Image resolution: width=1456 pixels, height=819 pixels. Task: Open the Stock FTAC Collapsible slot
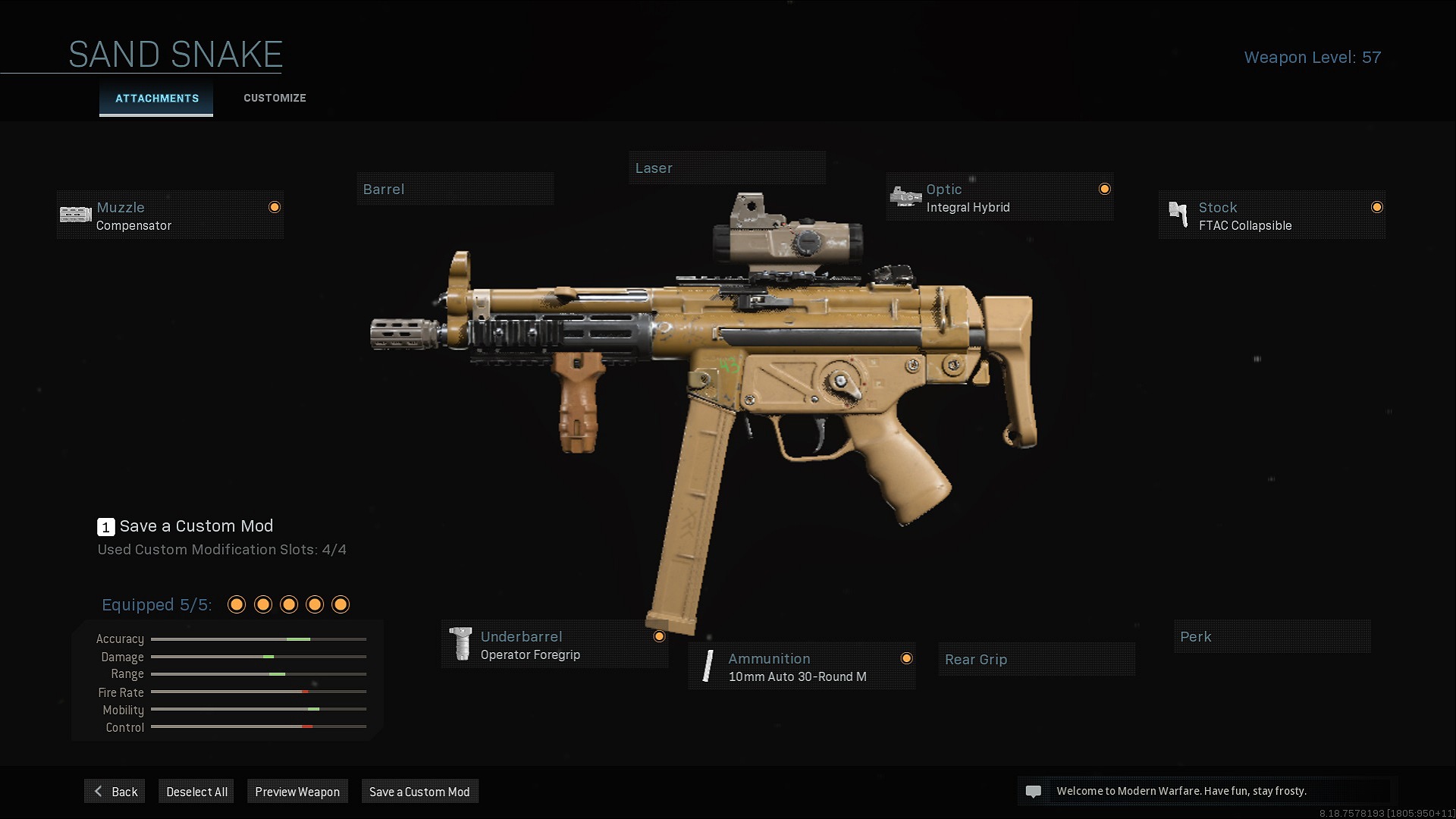1272,216
